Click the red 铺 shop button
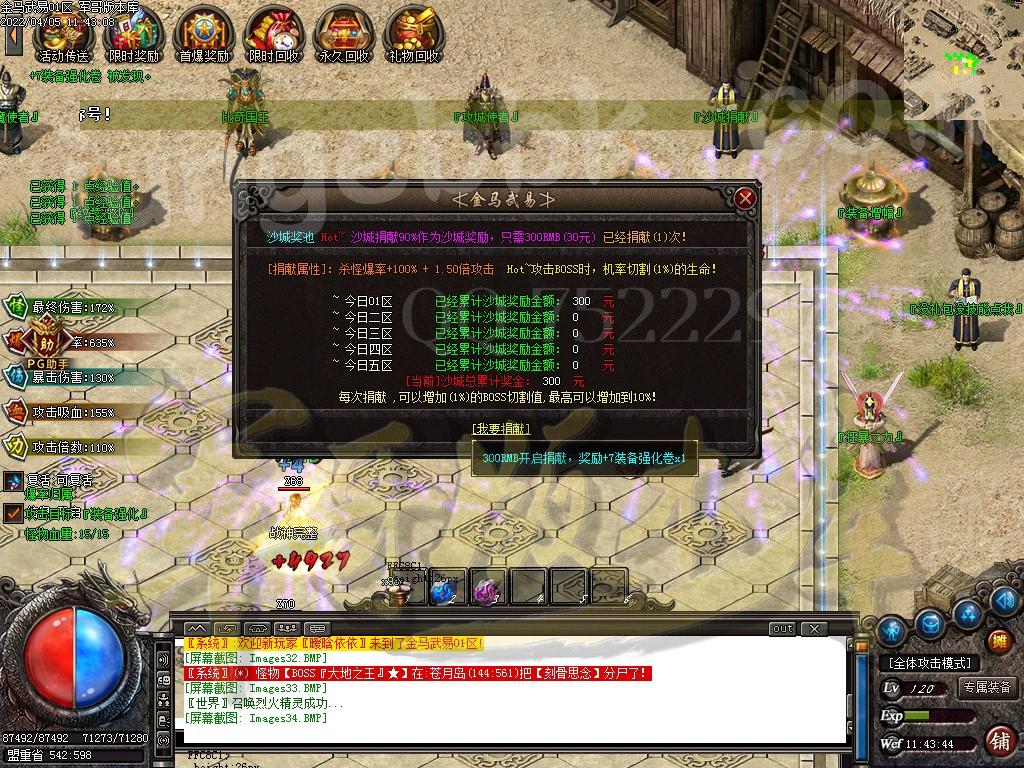1024x768 pixels. (998, 741)
